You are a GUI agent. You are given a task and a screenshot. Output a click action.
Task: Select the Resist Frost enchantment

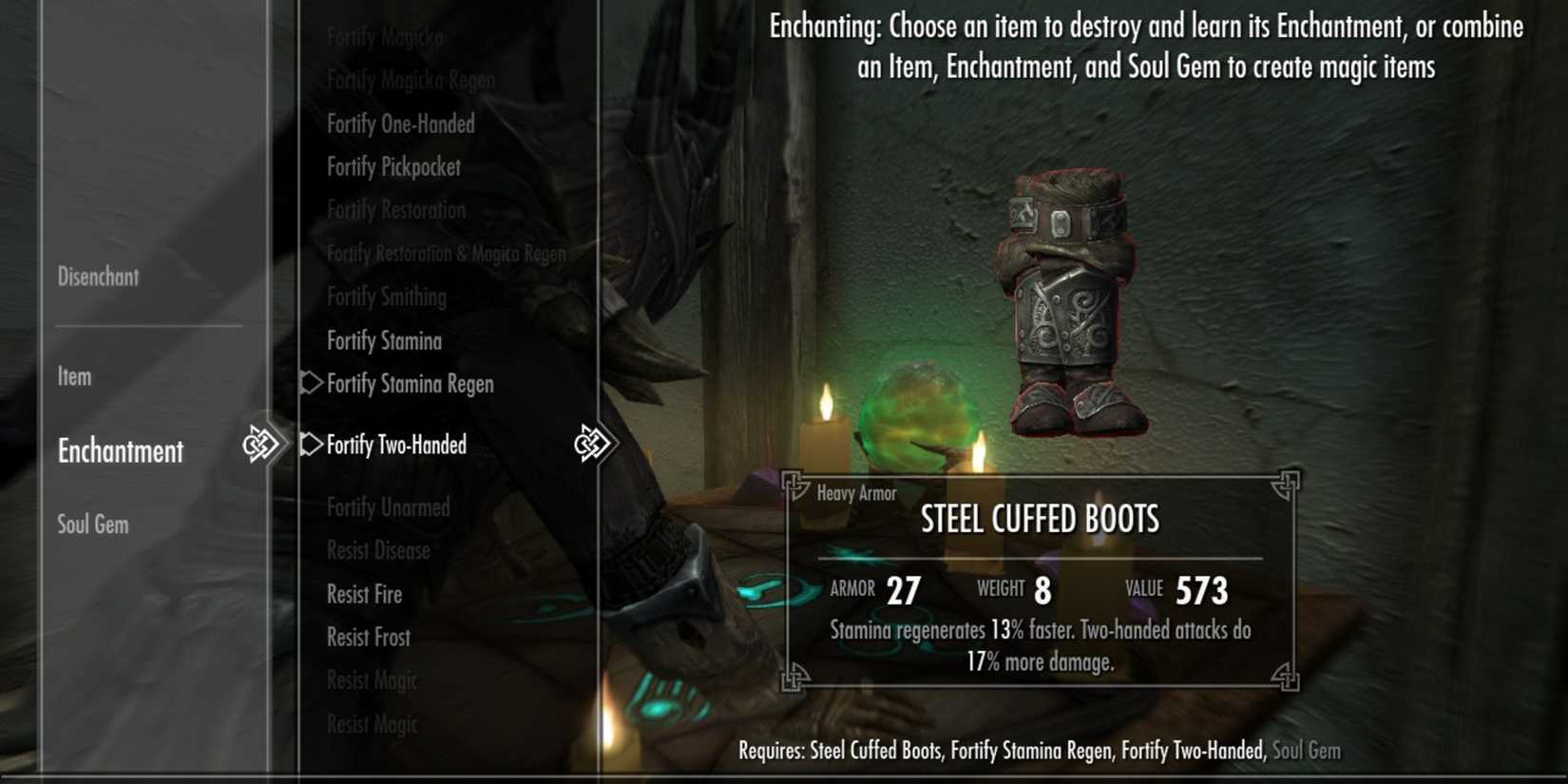click(367, 638)
